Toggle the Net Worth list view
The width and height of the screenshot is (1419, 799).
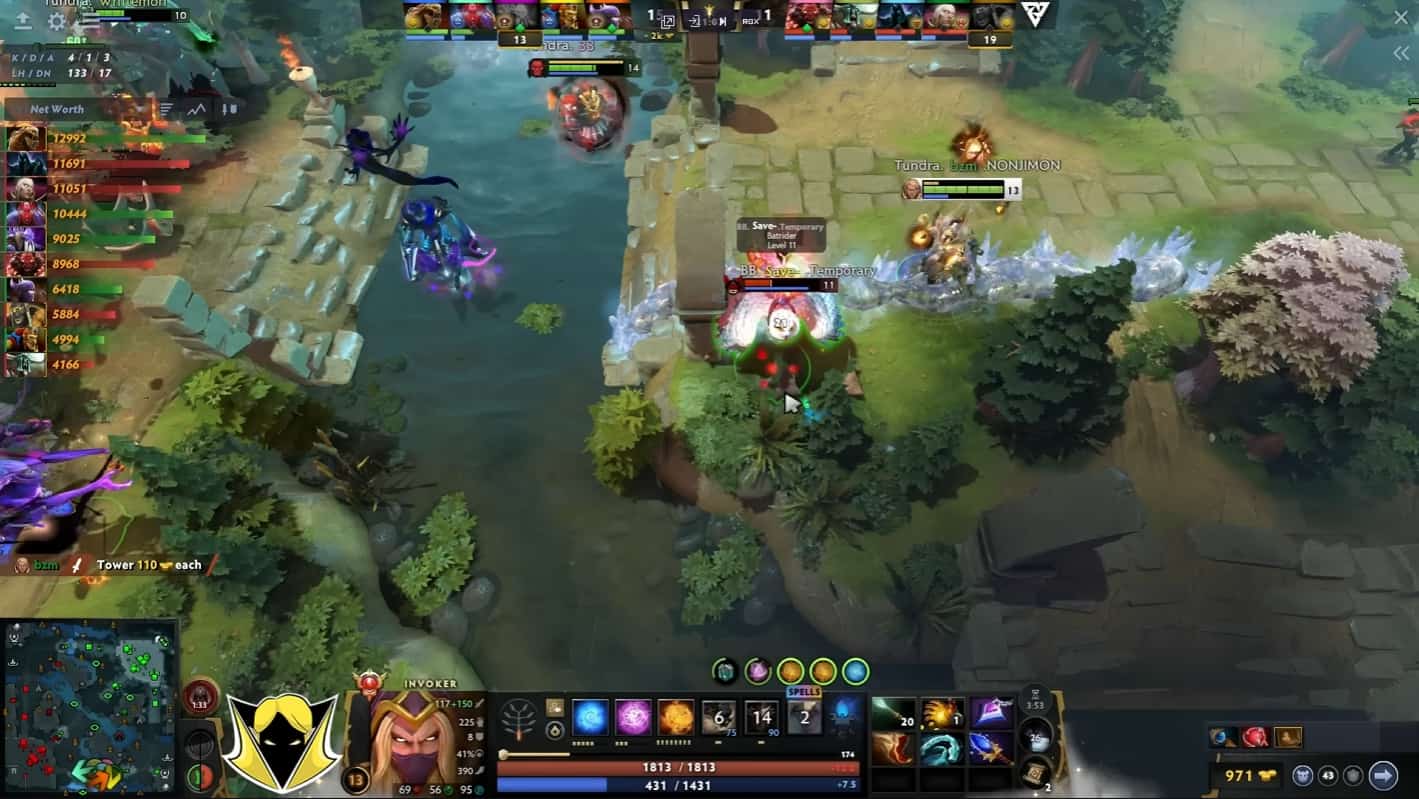166,108
